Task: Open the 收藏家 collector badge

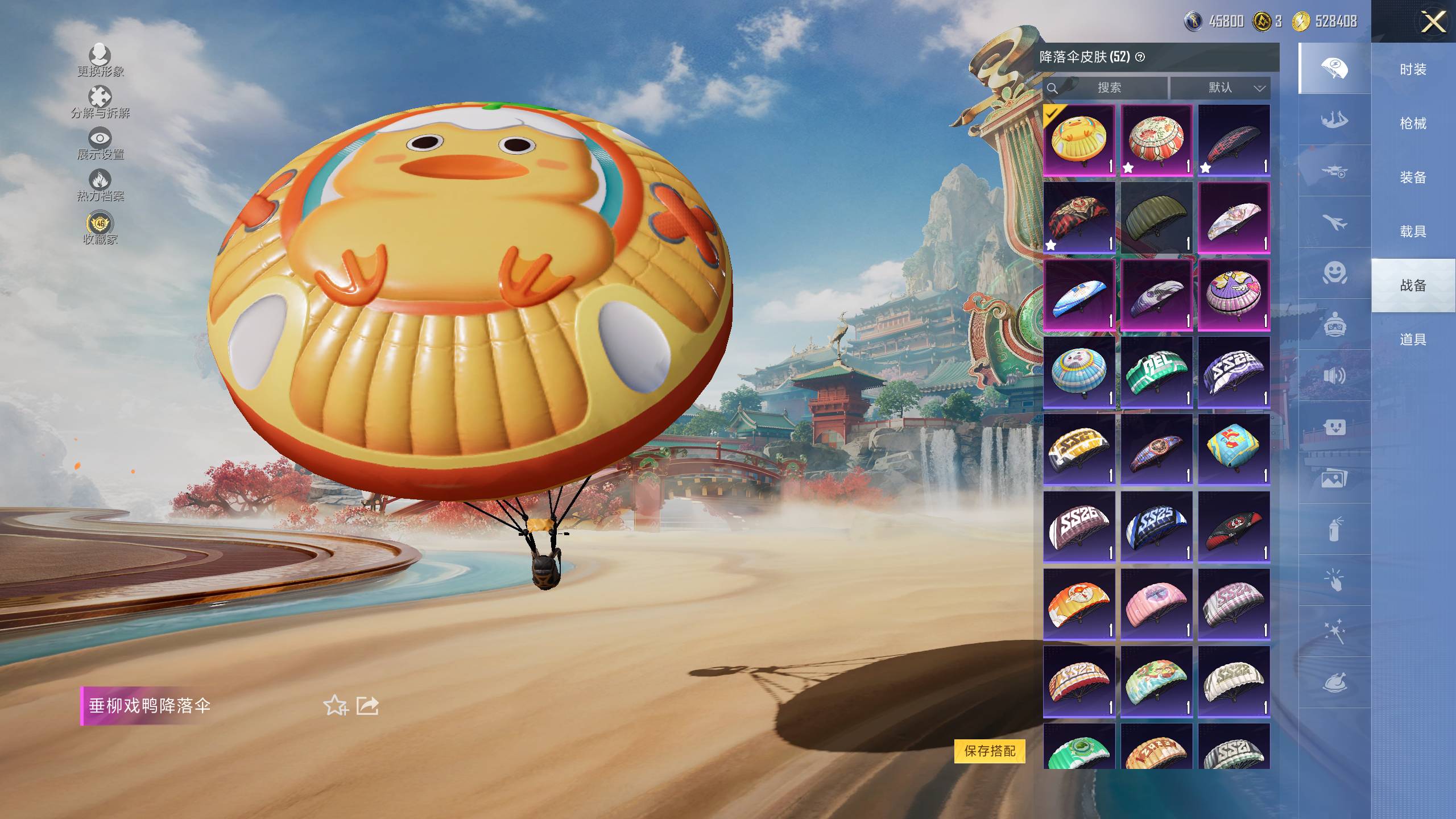Action: [x=100, y=227]
